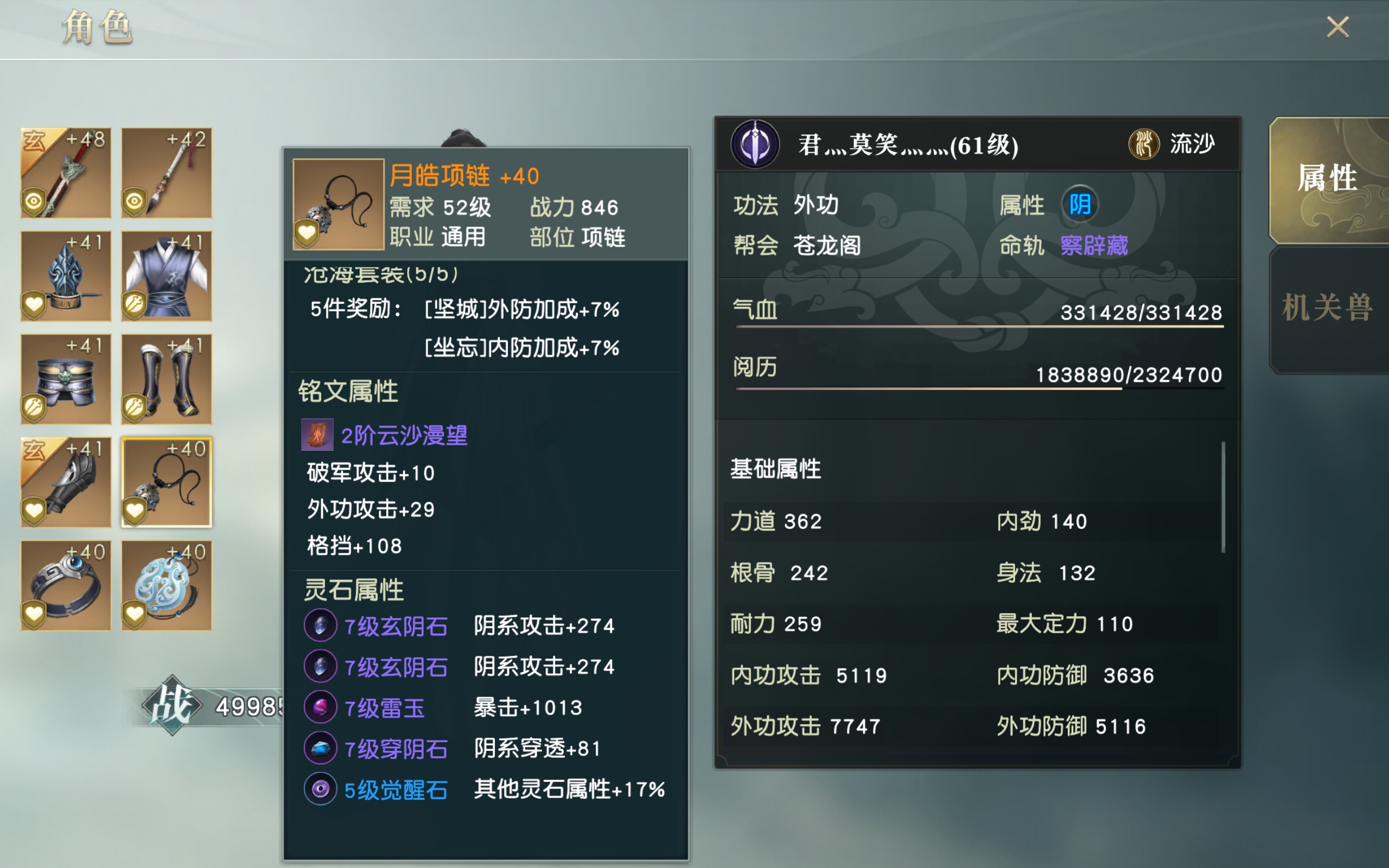Select the +48 sword weapon slot
This screenshot has height=868, width=1389.
tap(66, 172)
